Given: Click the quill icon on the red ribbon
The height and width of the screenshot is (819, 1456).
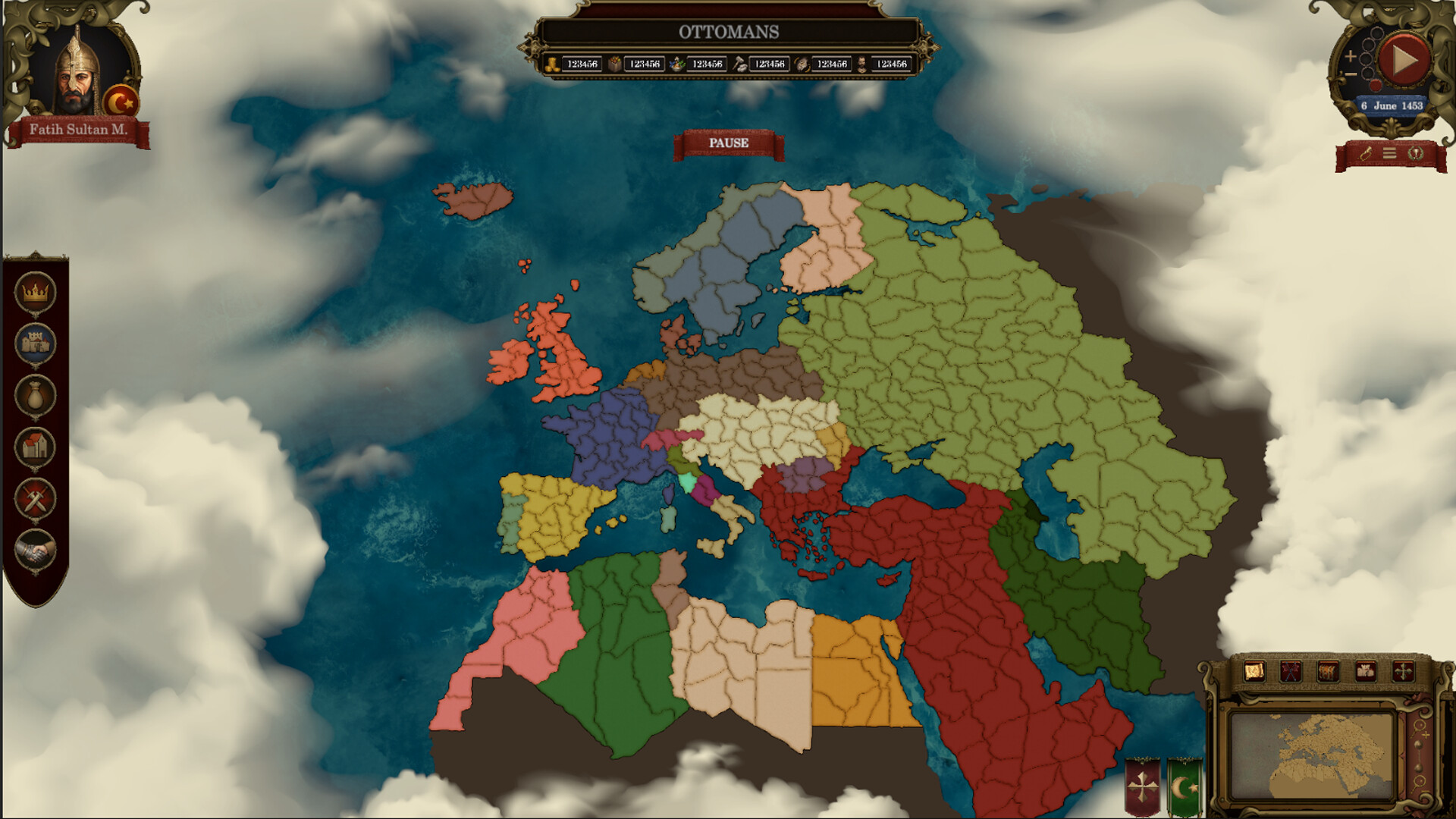Looking at the screenshot, I should tap(1365, 153).
